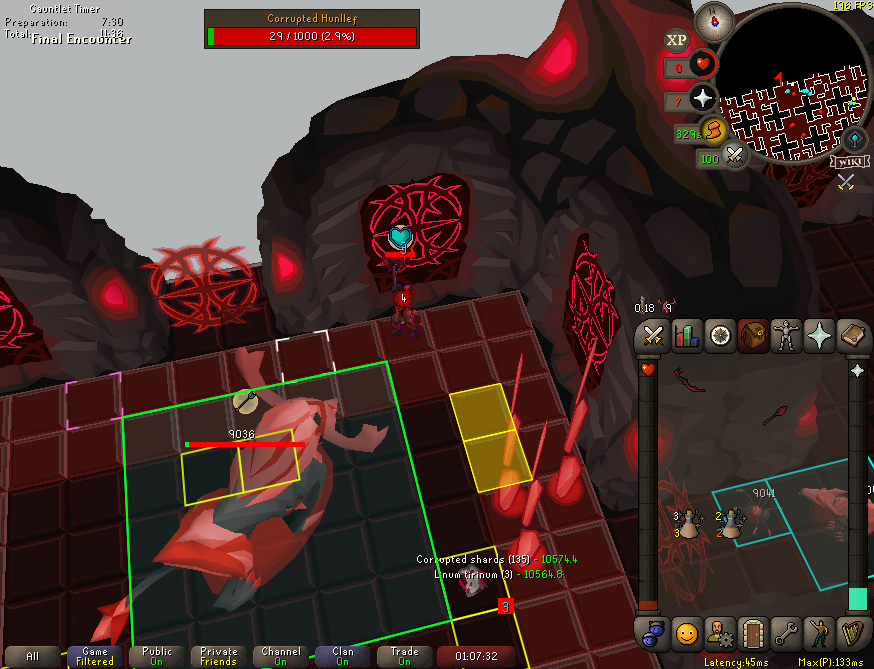Screen dimensions: 874x669
Task: Open the Settings wrench tab
Action: [786, 632]
